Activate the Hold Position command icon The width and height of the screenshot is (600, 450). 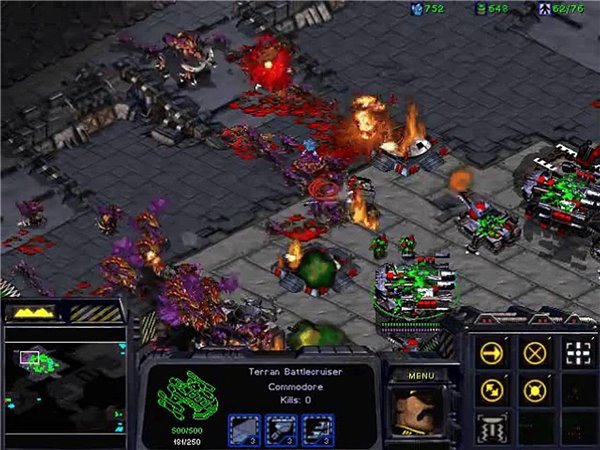pyautogui.click(x=534, y=390)
